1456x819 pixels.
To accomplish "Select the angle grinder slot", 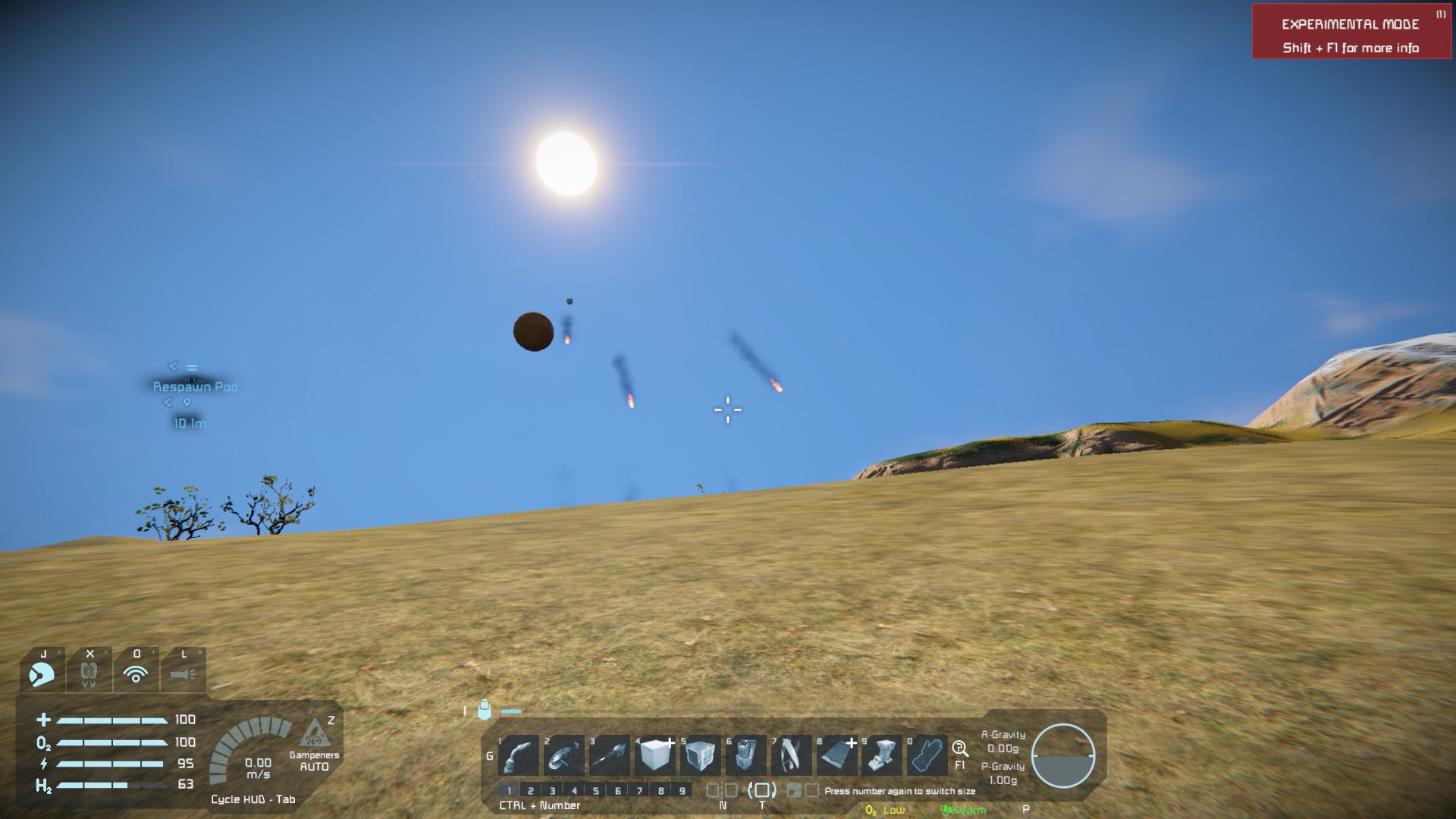I will point(564,755).
